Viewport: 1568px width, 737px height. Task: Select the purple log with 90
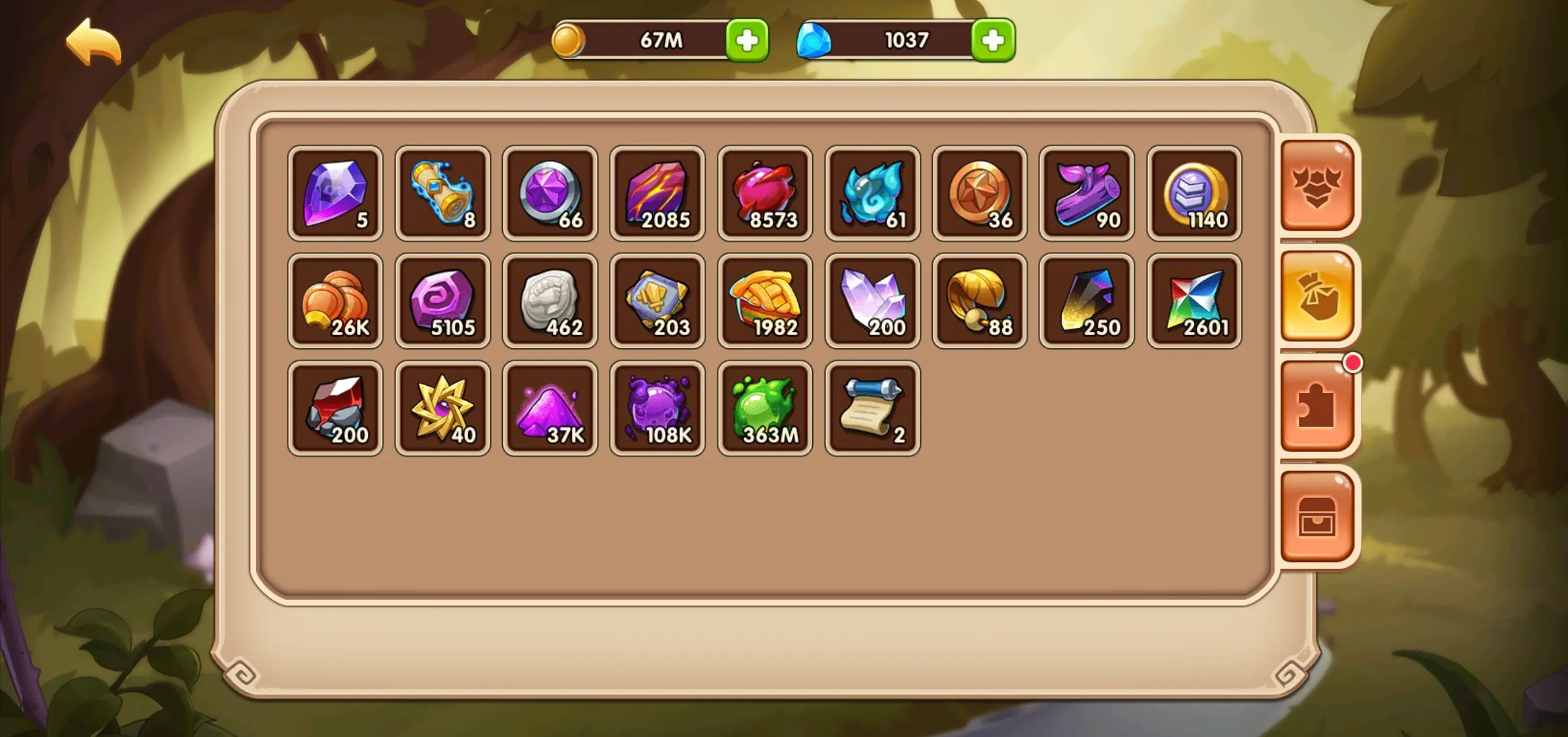coord(1087,193)
